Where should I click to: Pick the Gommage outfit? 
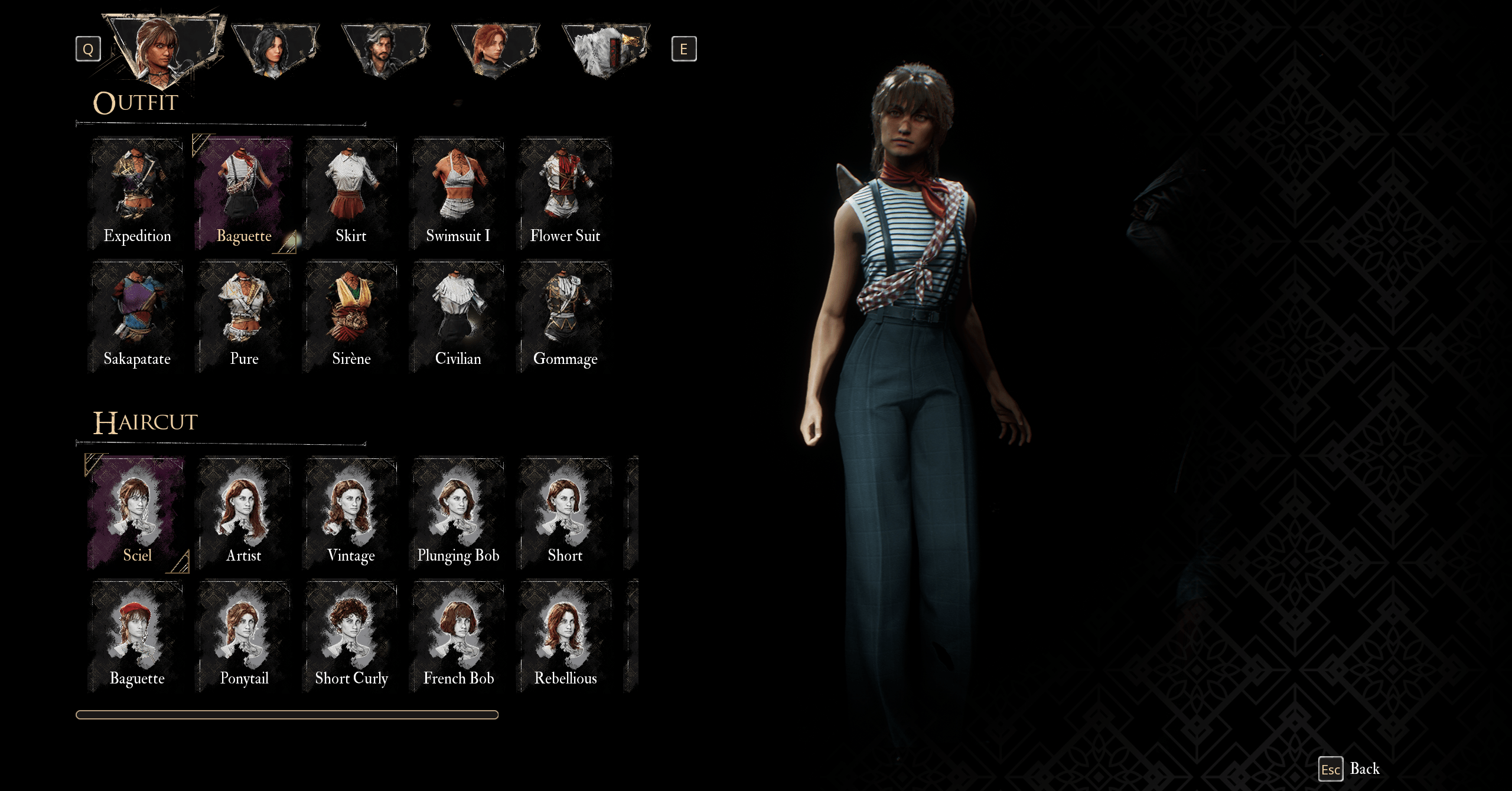565,317
